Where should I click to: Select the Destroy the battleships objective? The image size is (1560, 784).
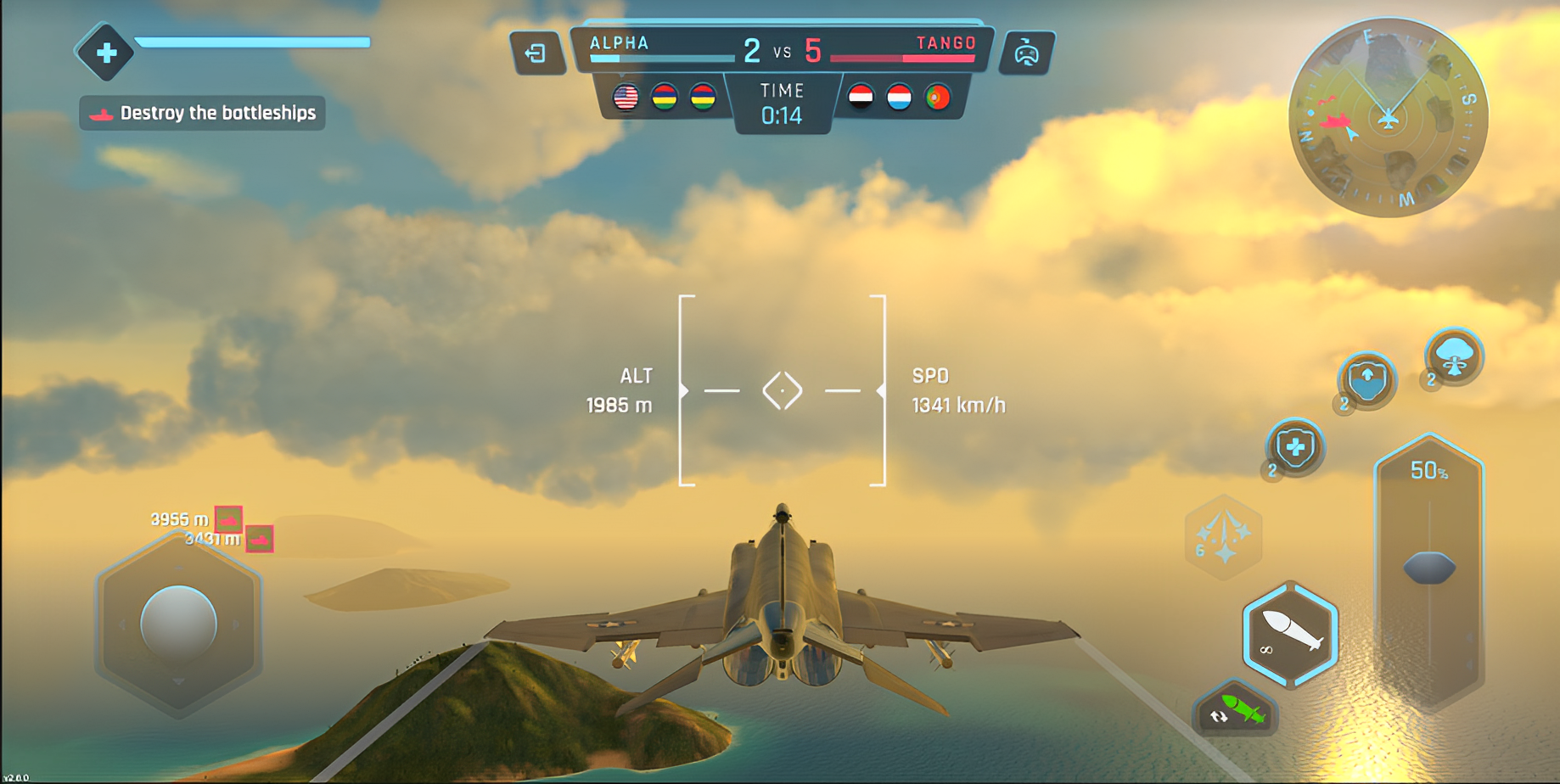(x=203, y=113)
